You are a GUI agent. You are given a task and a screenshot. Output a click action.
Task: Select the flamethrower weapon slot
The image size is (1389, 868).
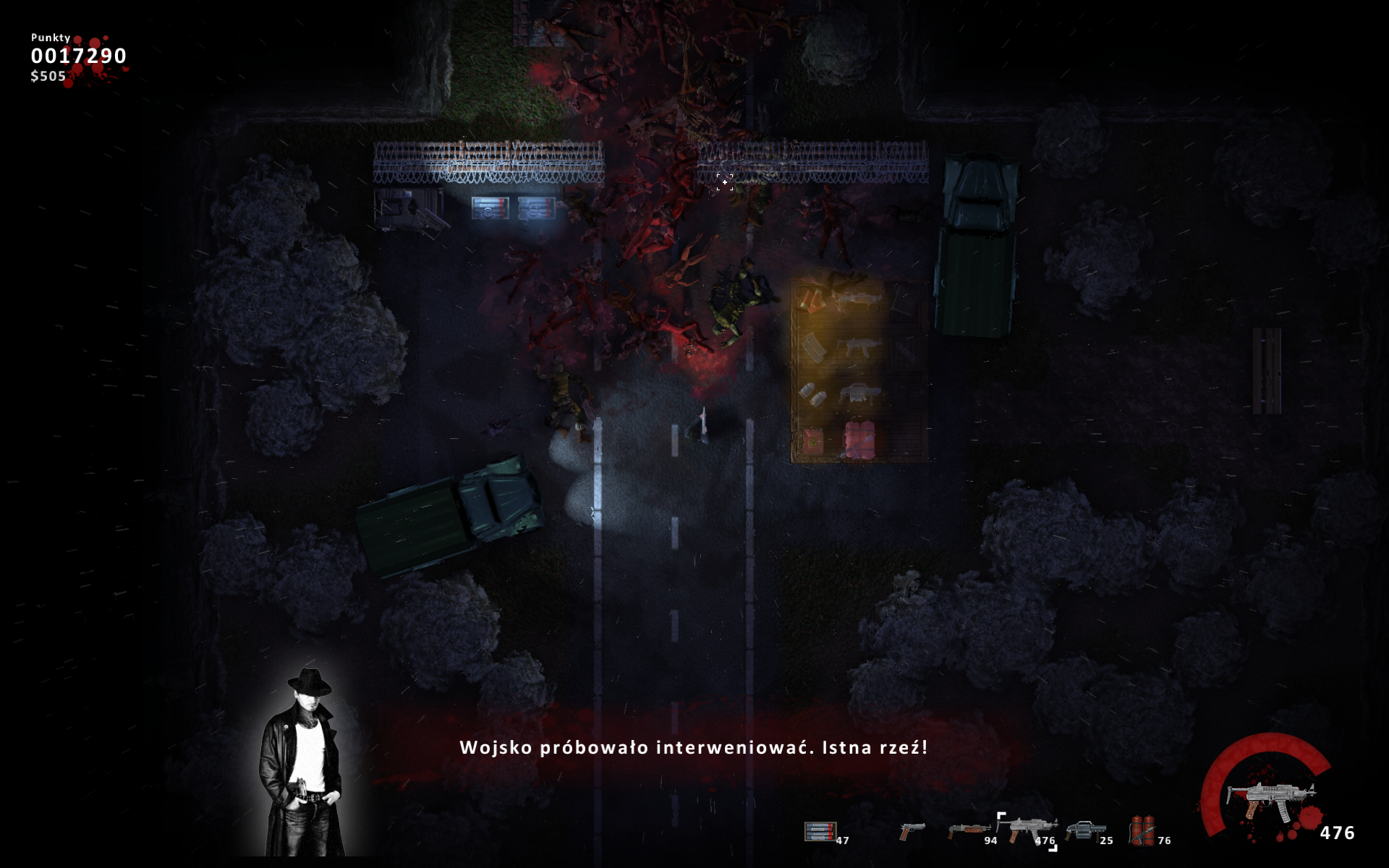[x=1142, y=830]
